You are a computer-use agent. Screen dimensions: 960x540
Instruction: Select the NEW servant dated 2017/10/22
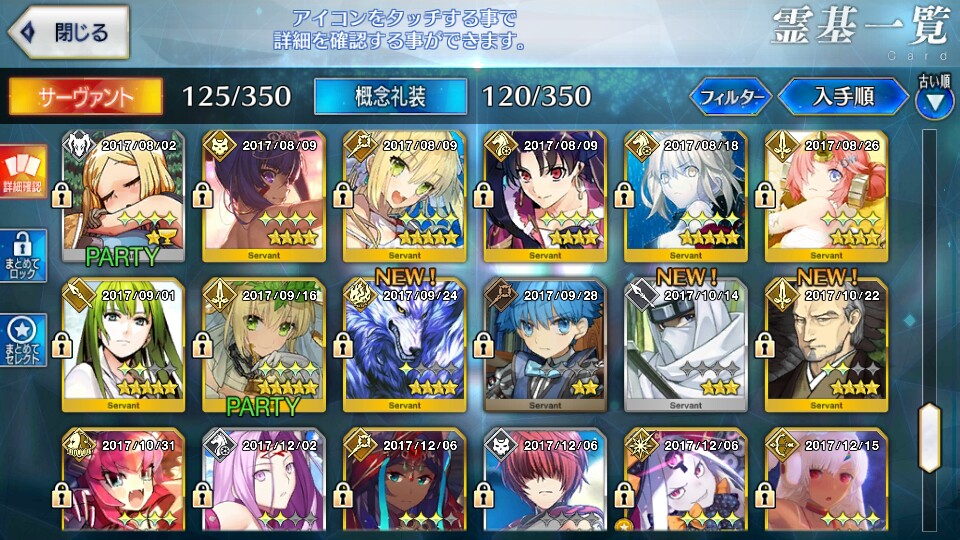pos(825,345)
